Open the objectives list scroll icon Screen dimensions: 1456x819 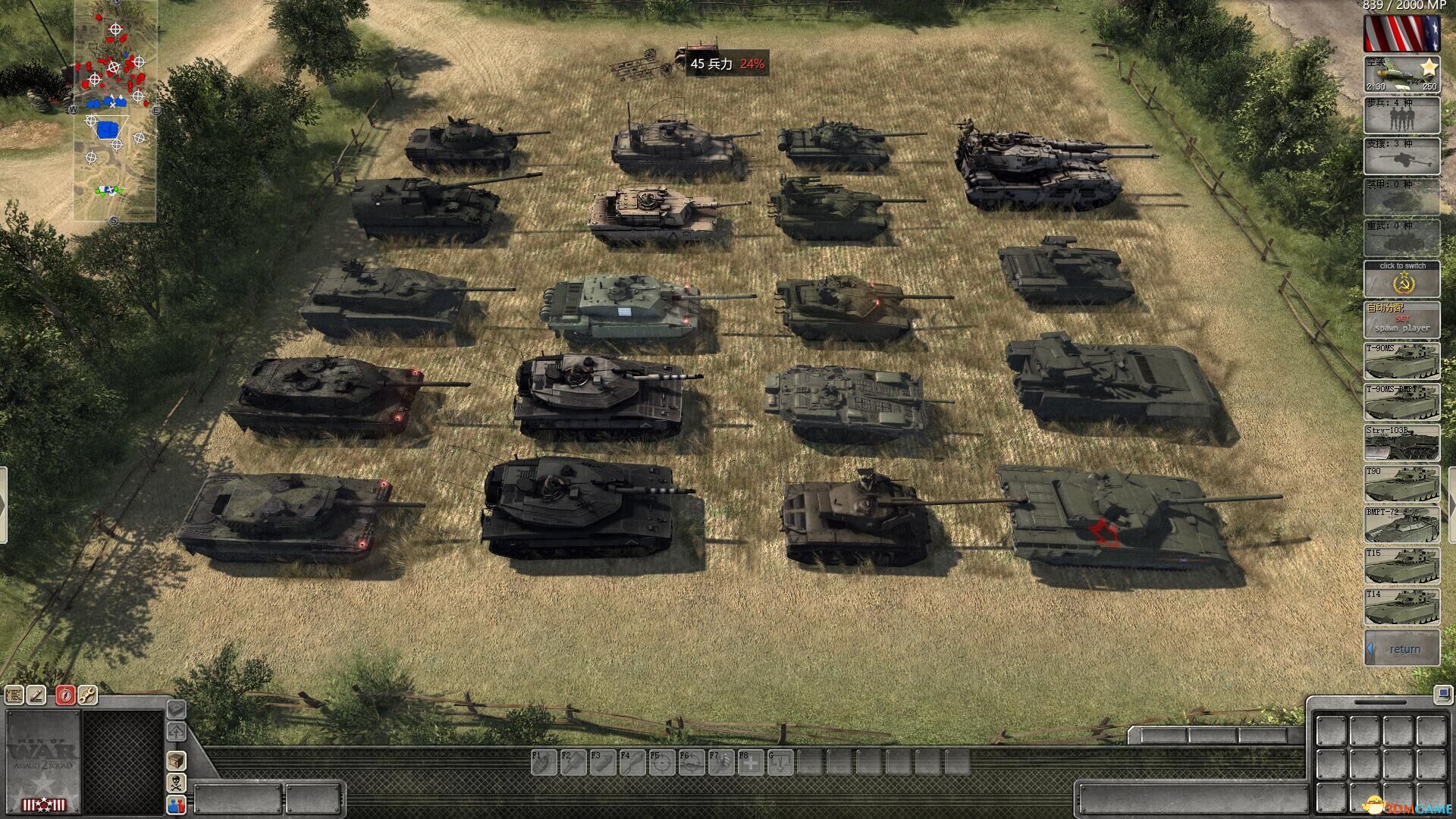14,695
